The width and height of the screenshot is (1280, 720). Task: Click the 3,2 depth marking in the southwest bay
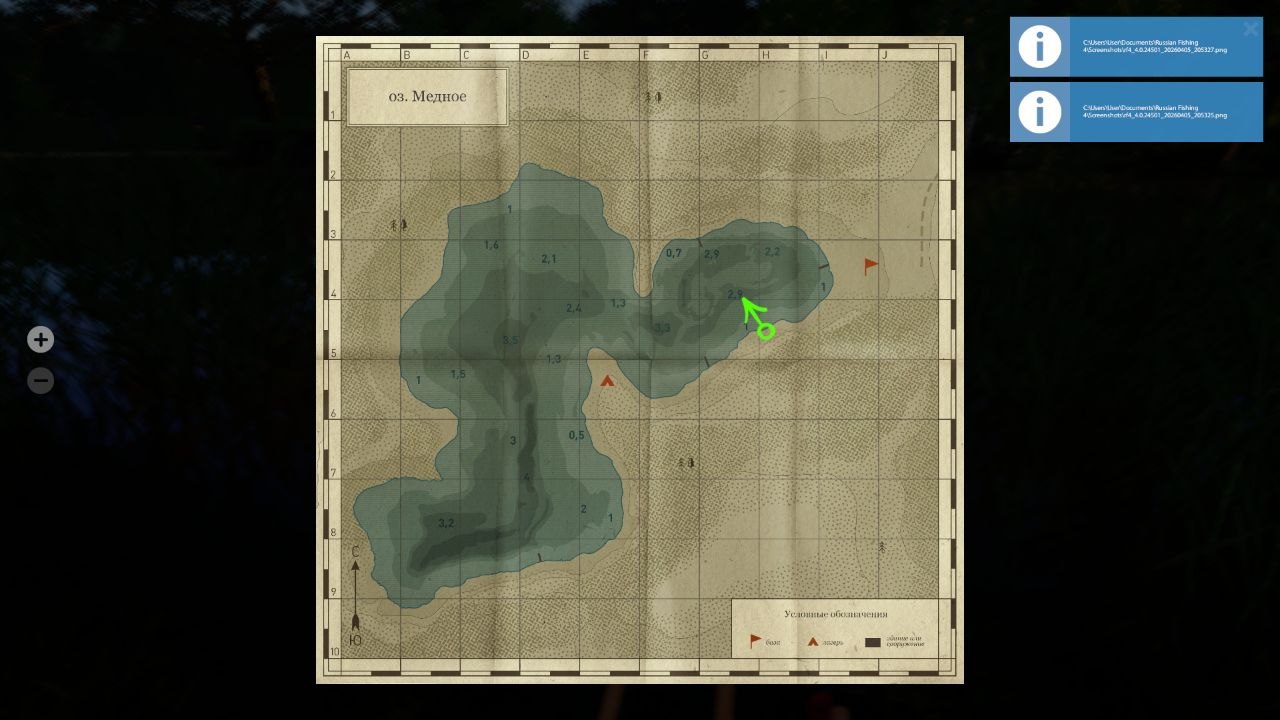point(448,521)
